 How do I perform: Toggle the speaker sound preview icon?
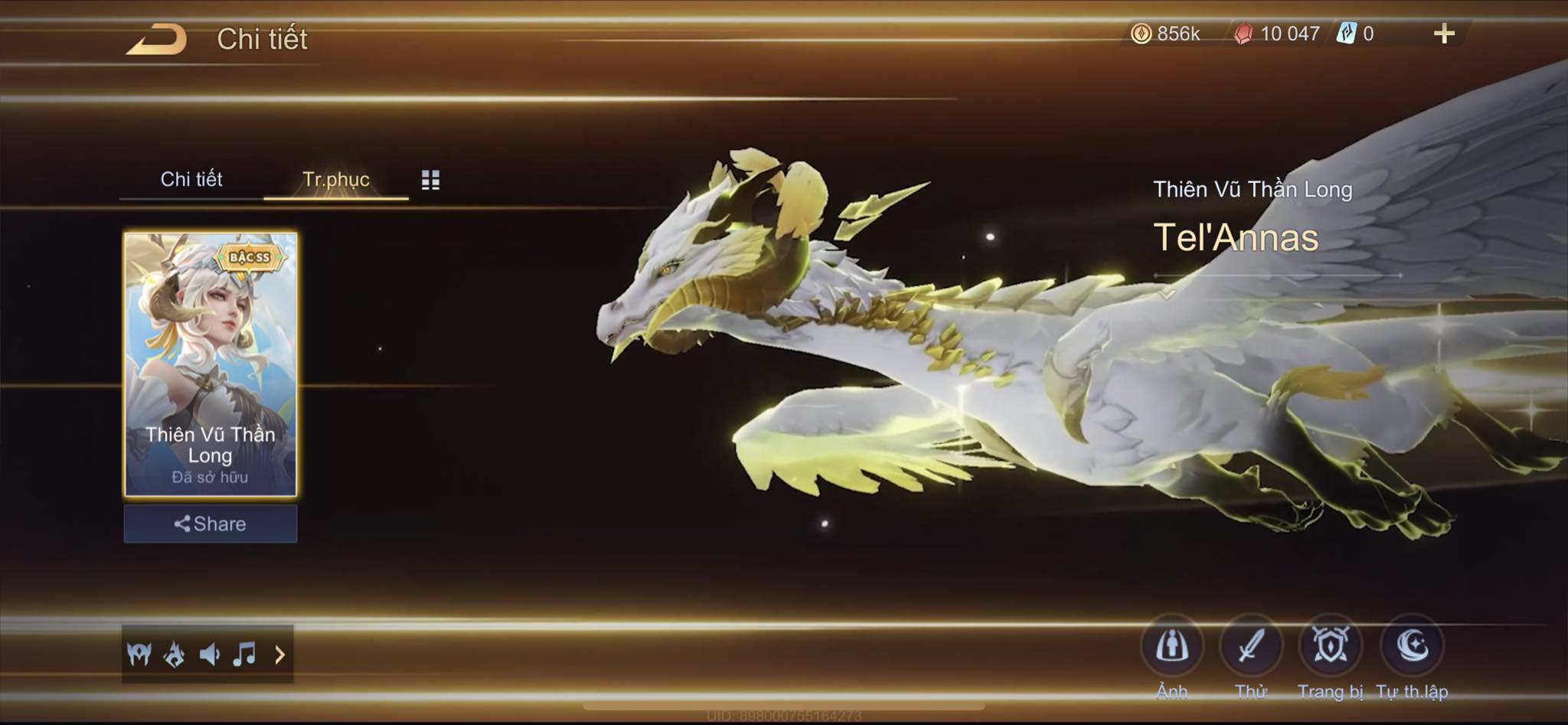click(209, 655)
